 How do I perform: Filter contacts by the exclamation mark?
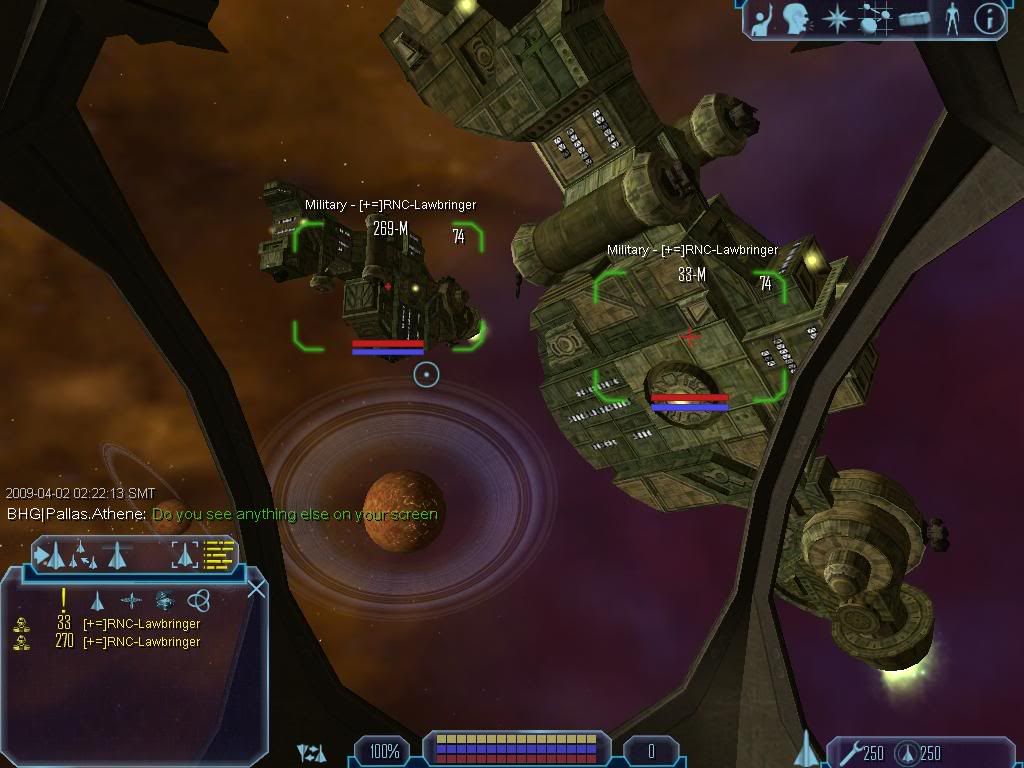(64, 599)
